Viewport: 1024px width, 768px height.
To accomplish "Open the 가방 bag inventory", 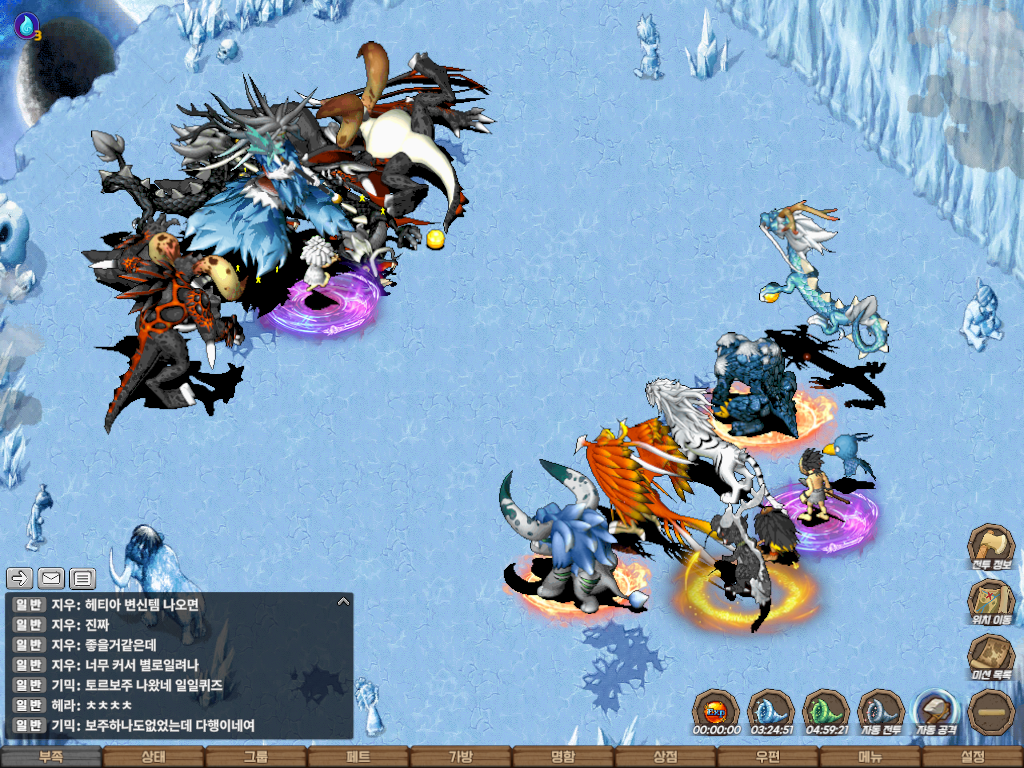I will 460,757.
